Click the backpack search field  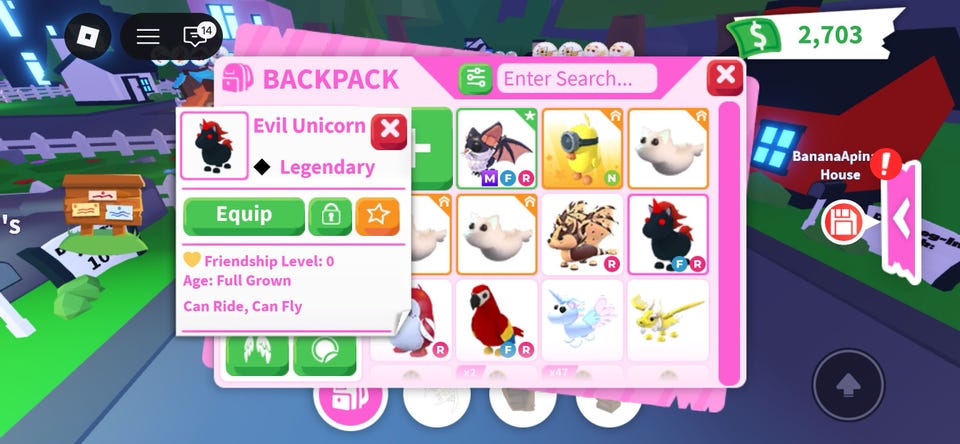[x=577, y=78]
